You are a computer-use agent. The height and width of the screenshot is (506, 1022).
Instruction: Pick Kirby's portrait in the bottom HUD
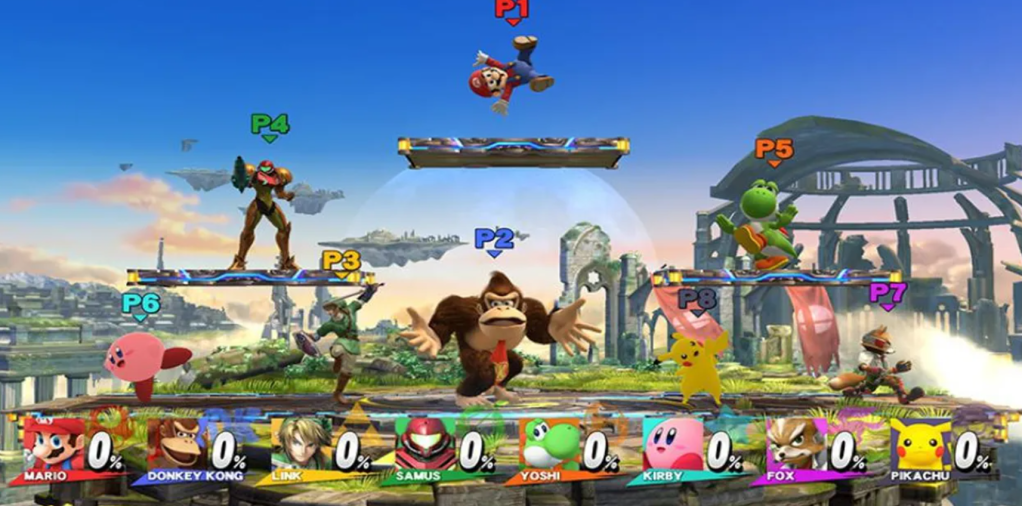pyautogui.click(x=672, y=444)
